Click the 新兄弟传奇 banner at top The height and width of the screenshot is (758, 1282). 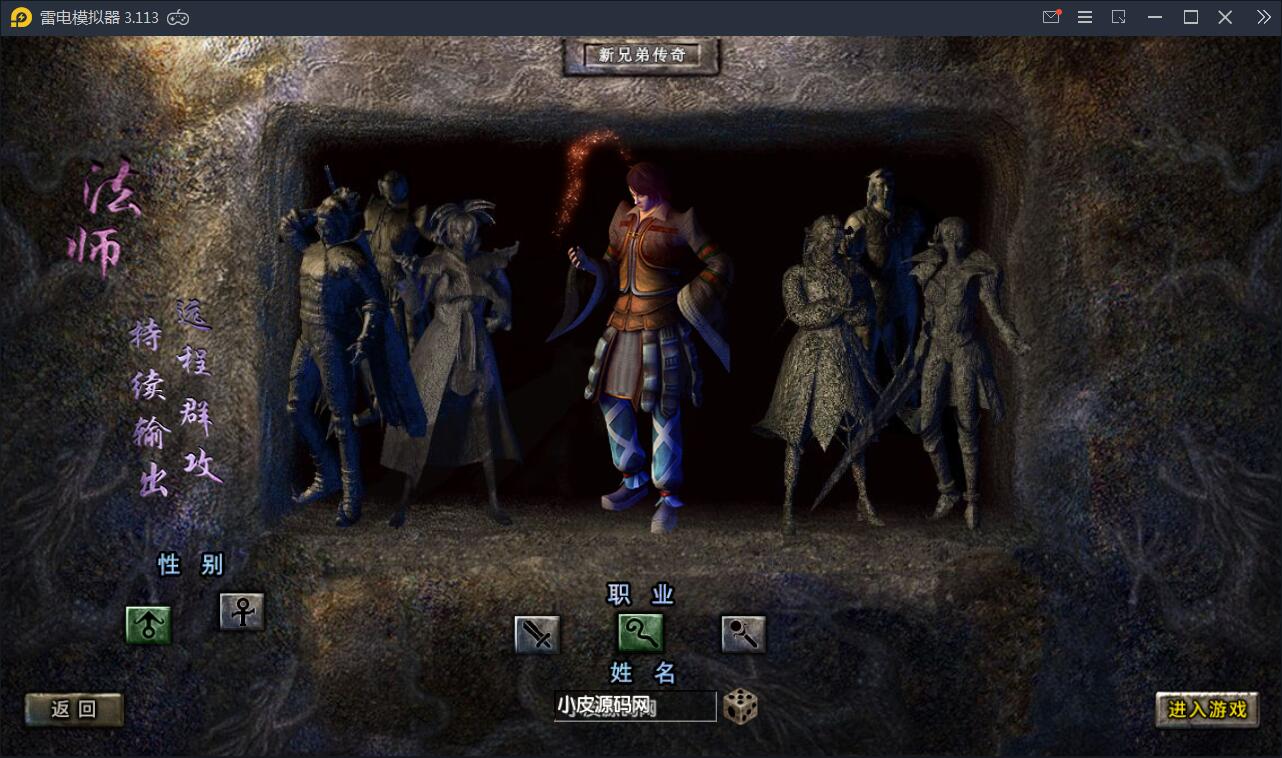pos(641,57)
